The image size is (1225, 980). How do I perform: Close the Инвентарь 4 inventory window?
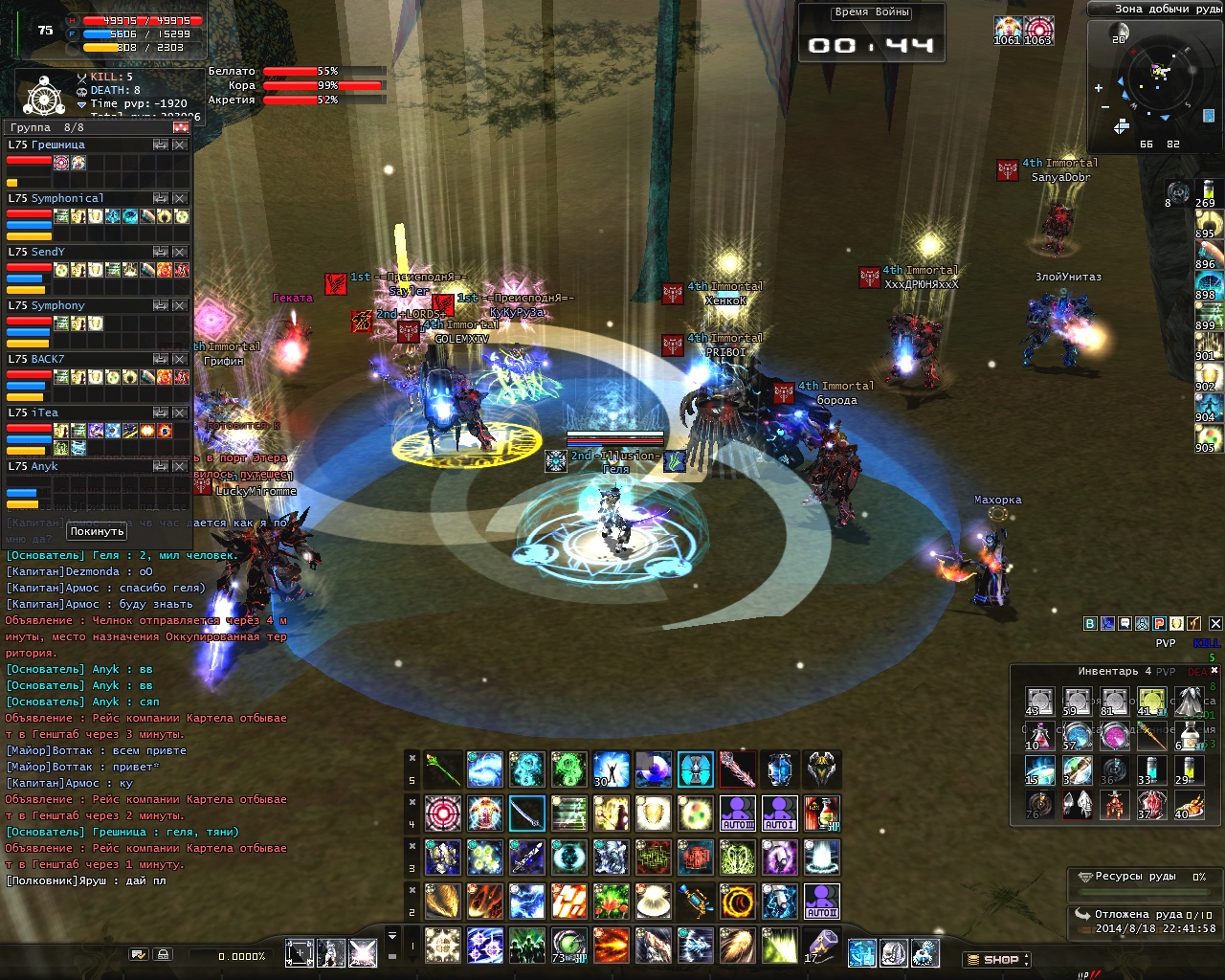(x=1214, y=671)
